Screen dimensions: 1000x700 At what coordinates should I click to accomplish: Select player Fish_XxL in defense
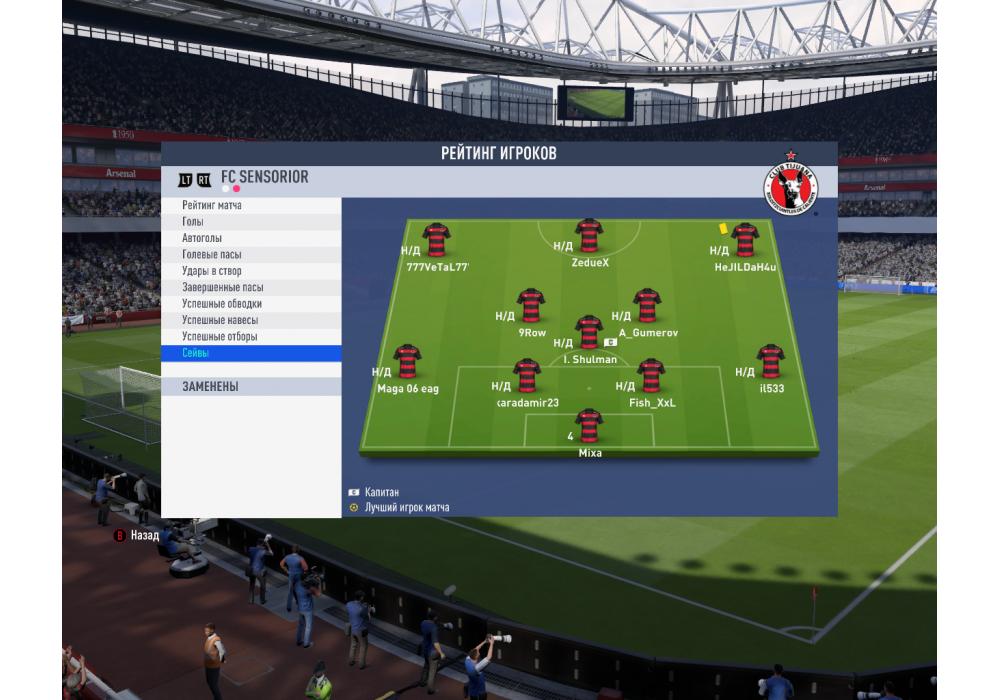651,376
